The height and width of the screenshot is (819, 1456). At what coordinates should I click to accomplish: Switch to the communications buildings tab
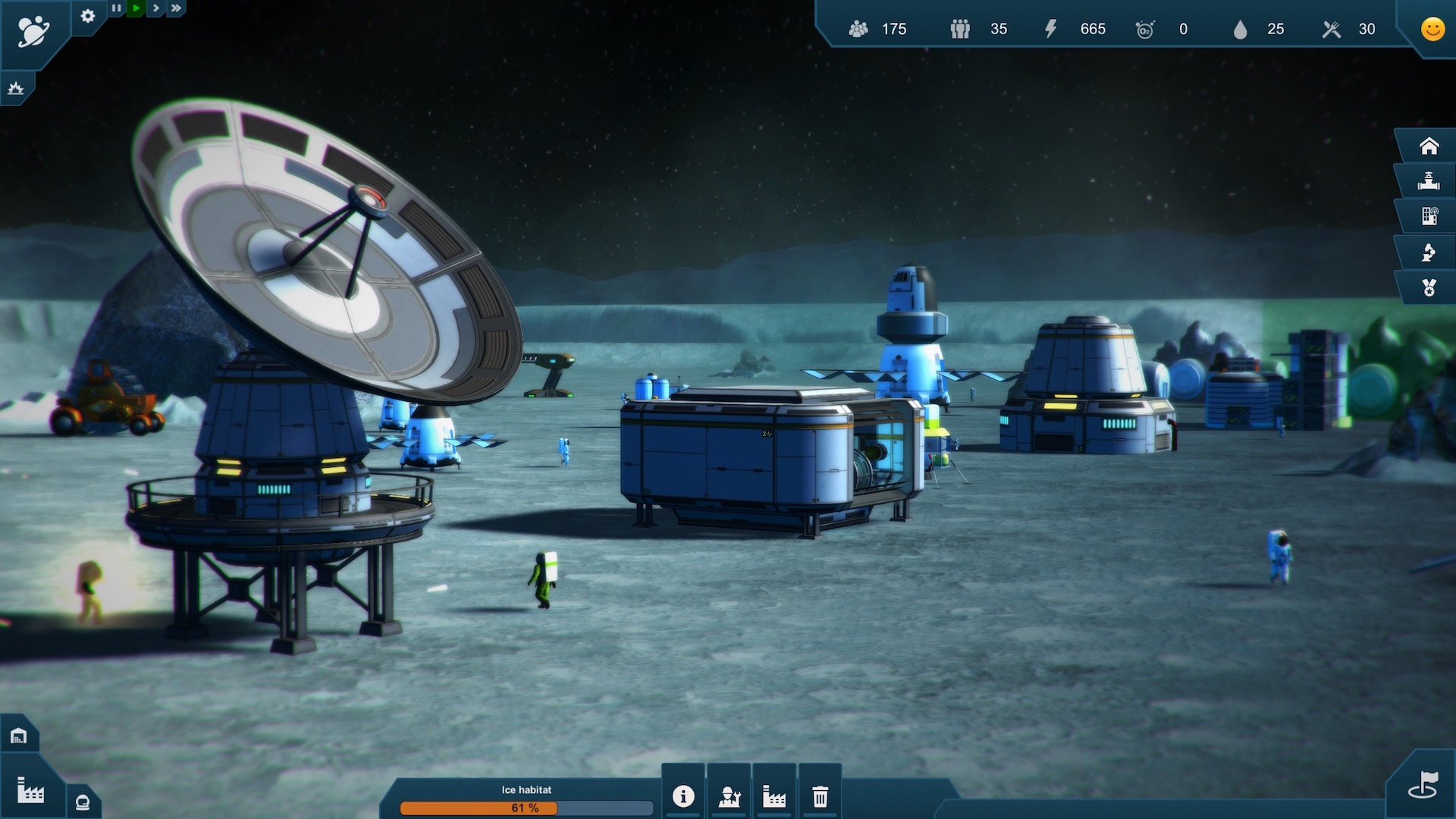(x=1431, y=217)
